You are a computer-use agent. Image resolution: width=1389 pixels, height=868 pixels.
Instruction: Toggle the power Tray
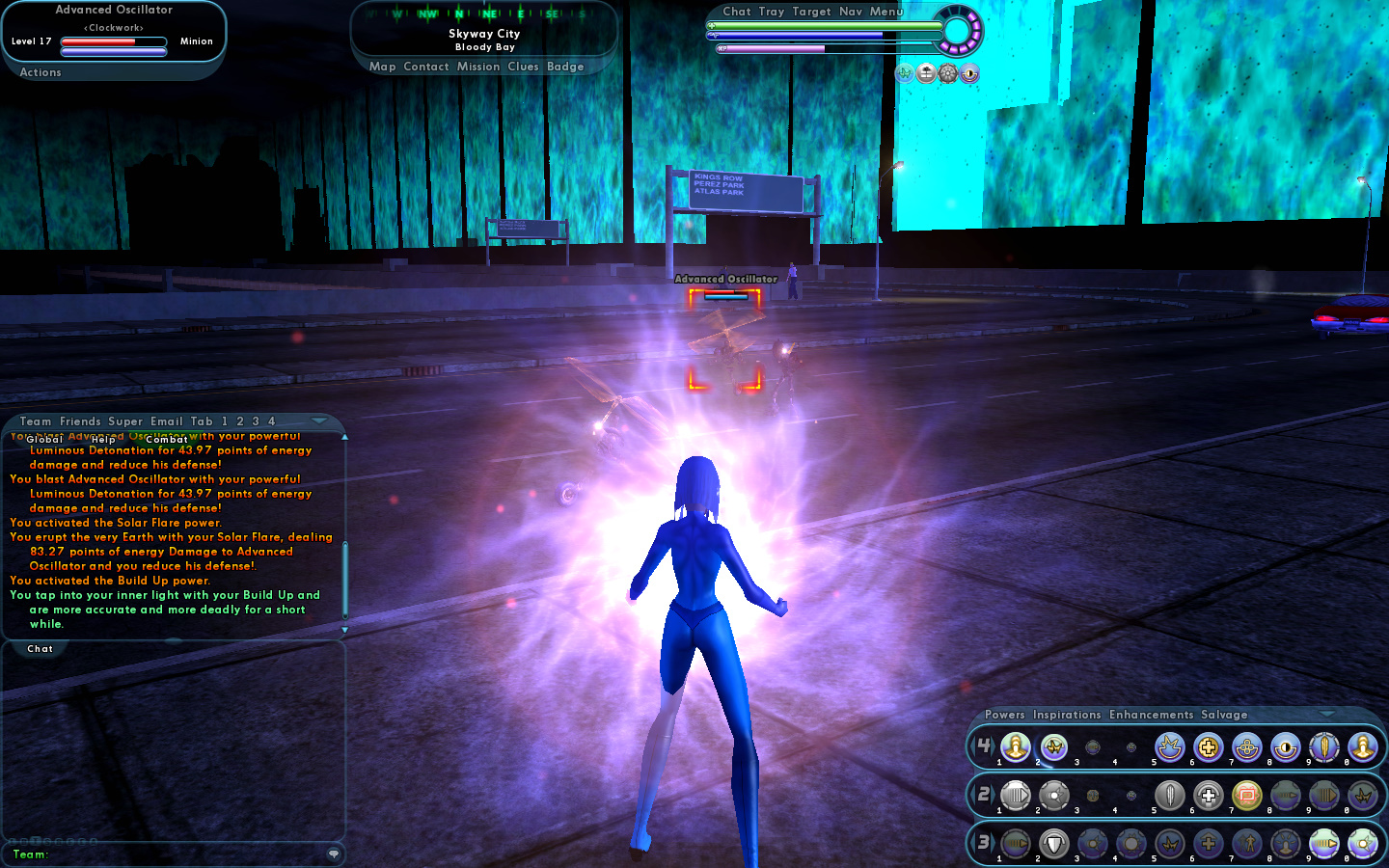(772, 12)
